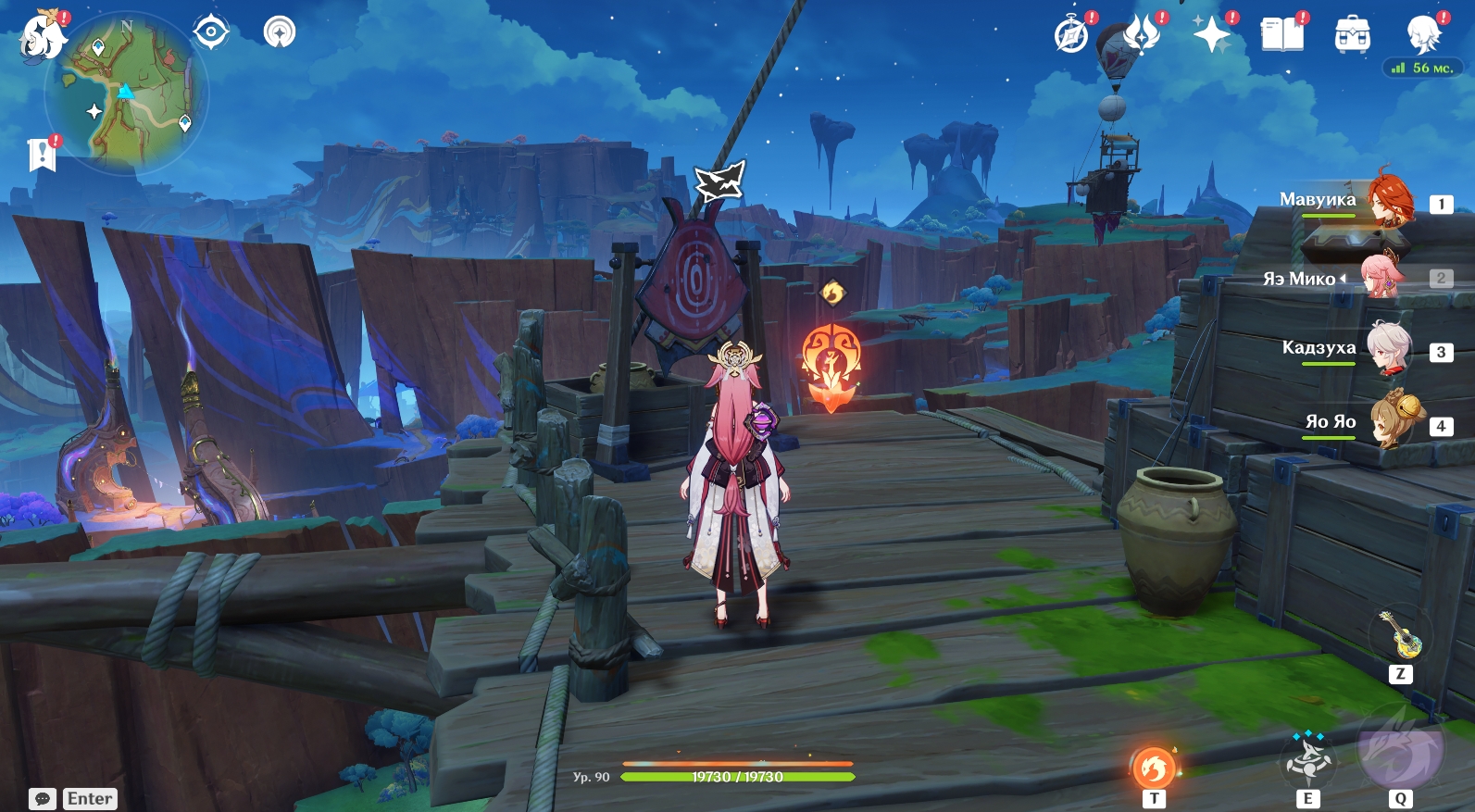
Task: Switch to party member Мавуика
Action: tap(1389, 203)
